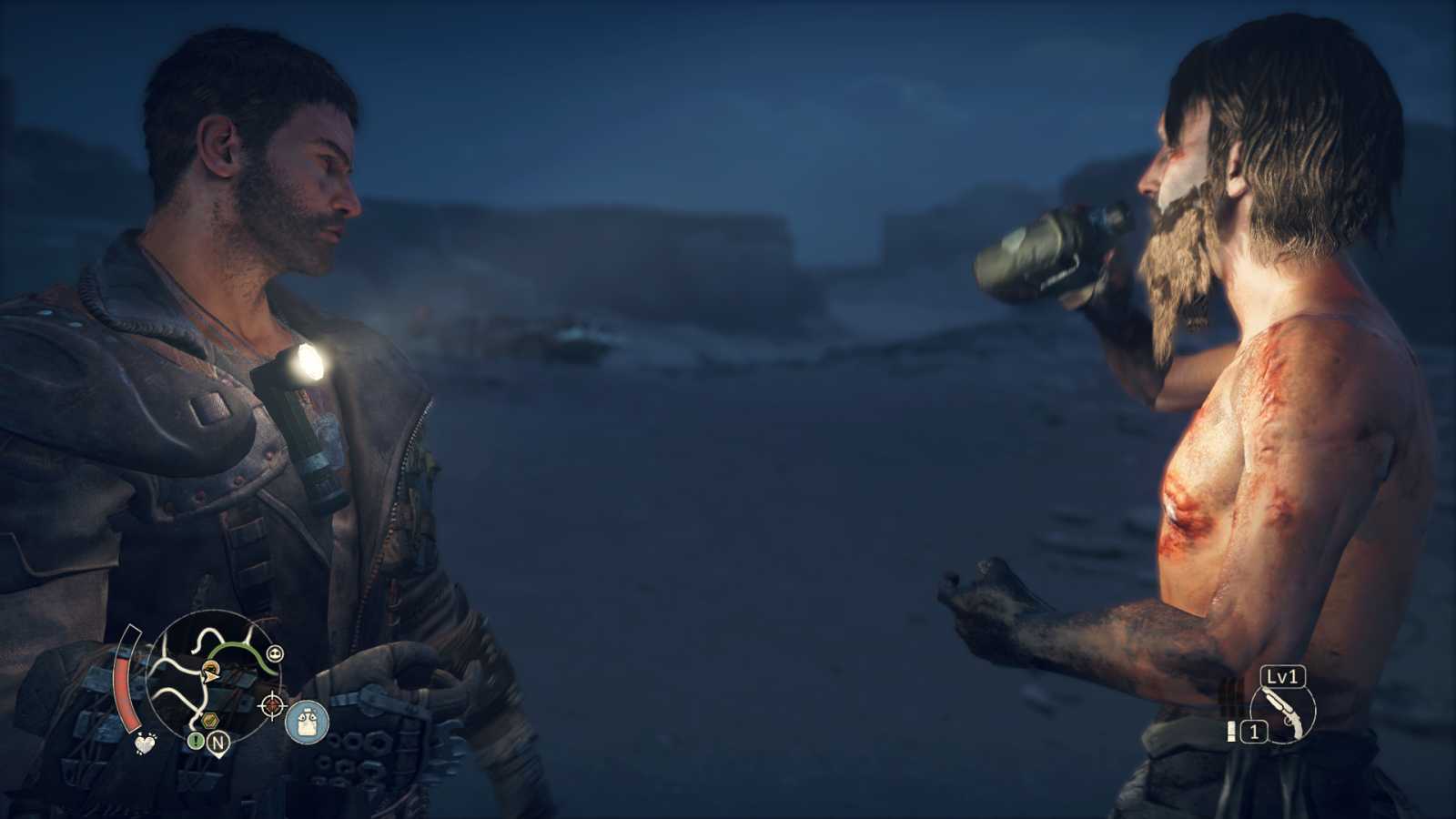
Task: Click the hexagonal scrap marker on the minimap
Action: point(210,719)
